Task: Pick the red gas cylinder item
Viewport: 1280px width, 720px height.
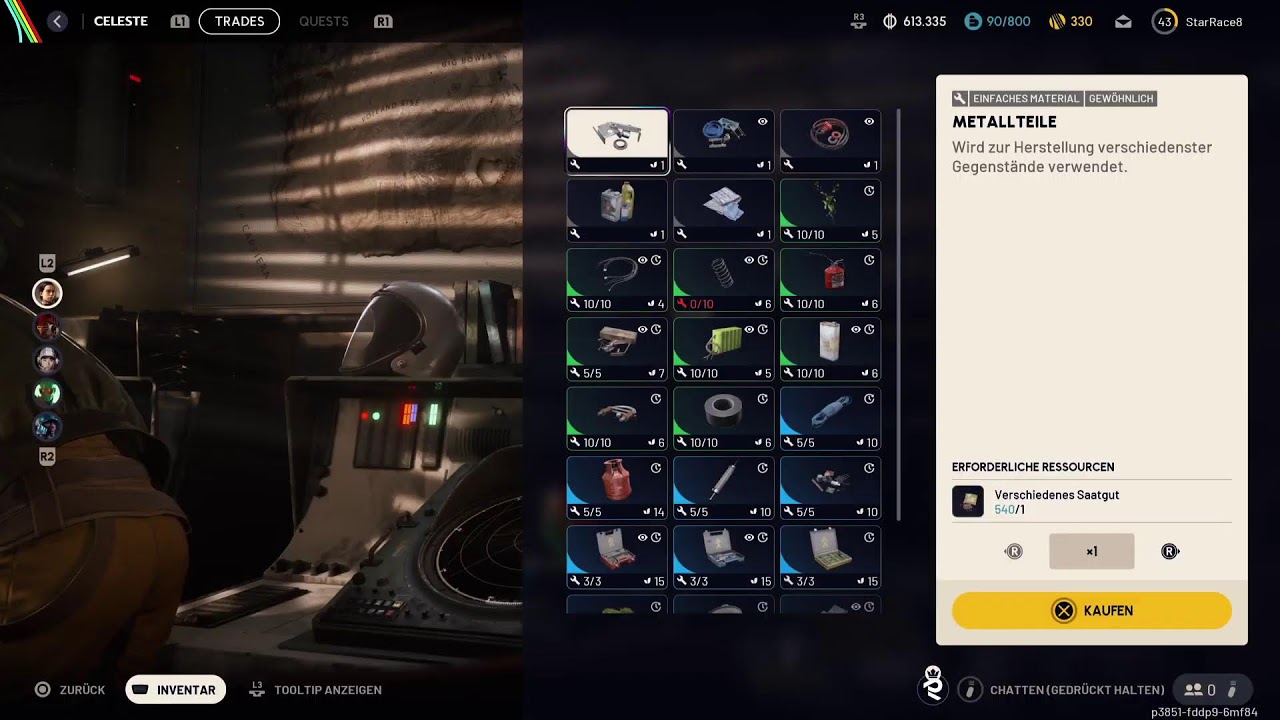Action: pyautogui.click(x=617, y=488)
